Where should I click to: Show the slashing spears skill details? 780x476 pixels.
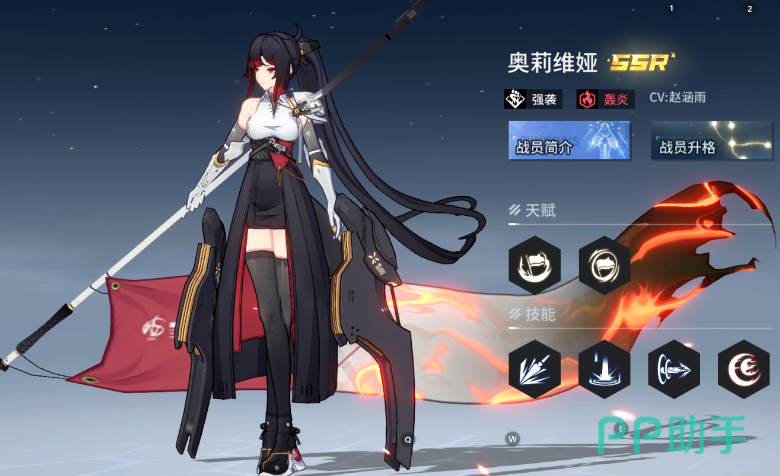[x=534, y=369]
